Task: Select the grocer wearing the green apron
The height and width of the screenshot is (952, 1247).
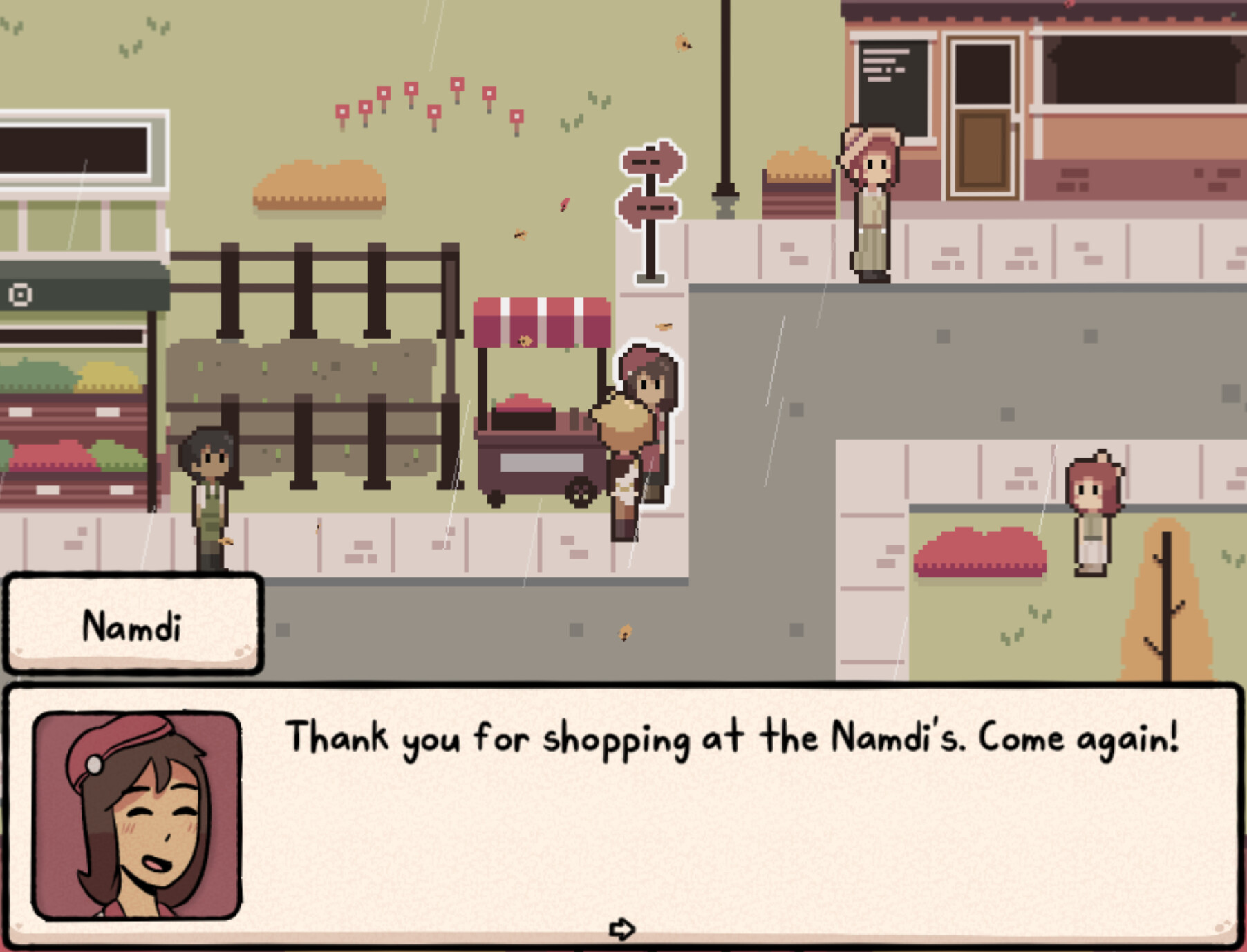Action: point(211,498)
